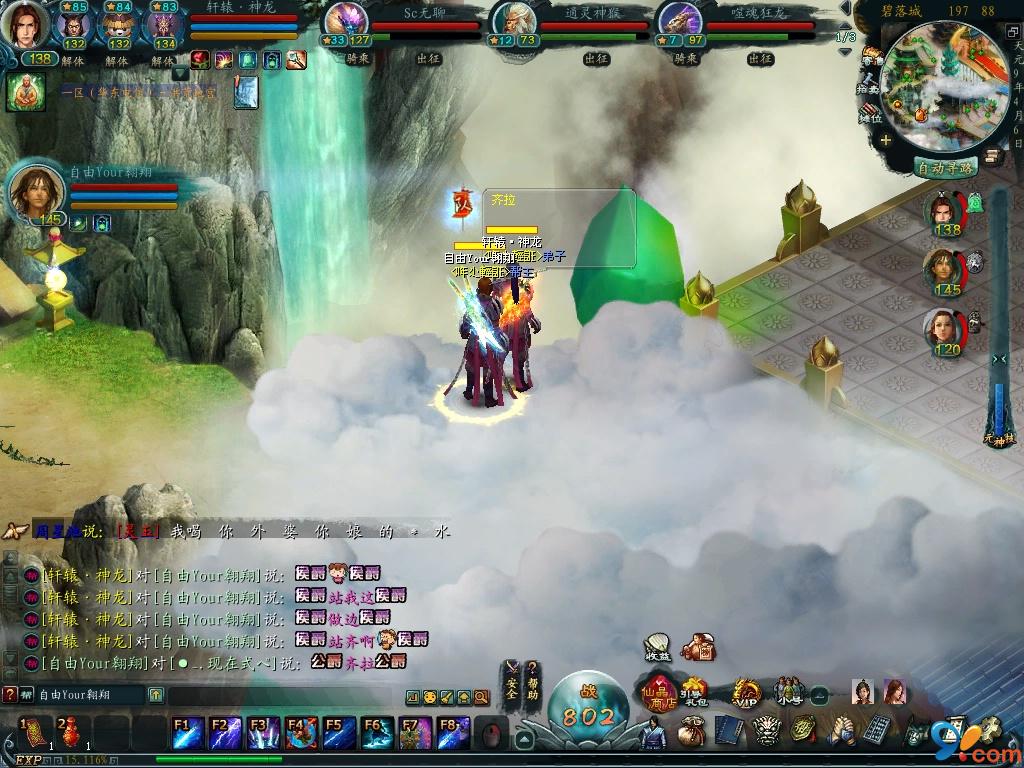1024x768 pixels.
Task: Click the 安全 safety button
Action: [x=511, y=681]
